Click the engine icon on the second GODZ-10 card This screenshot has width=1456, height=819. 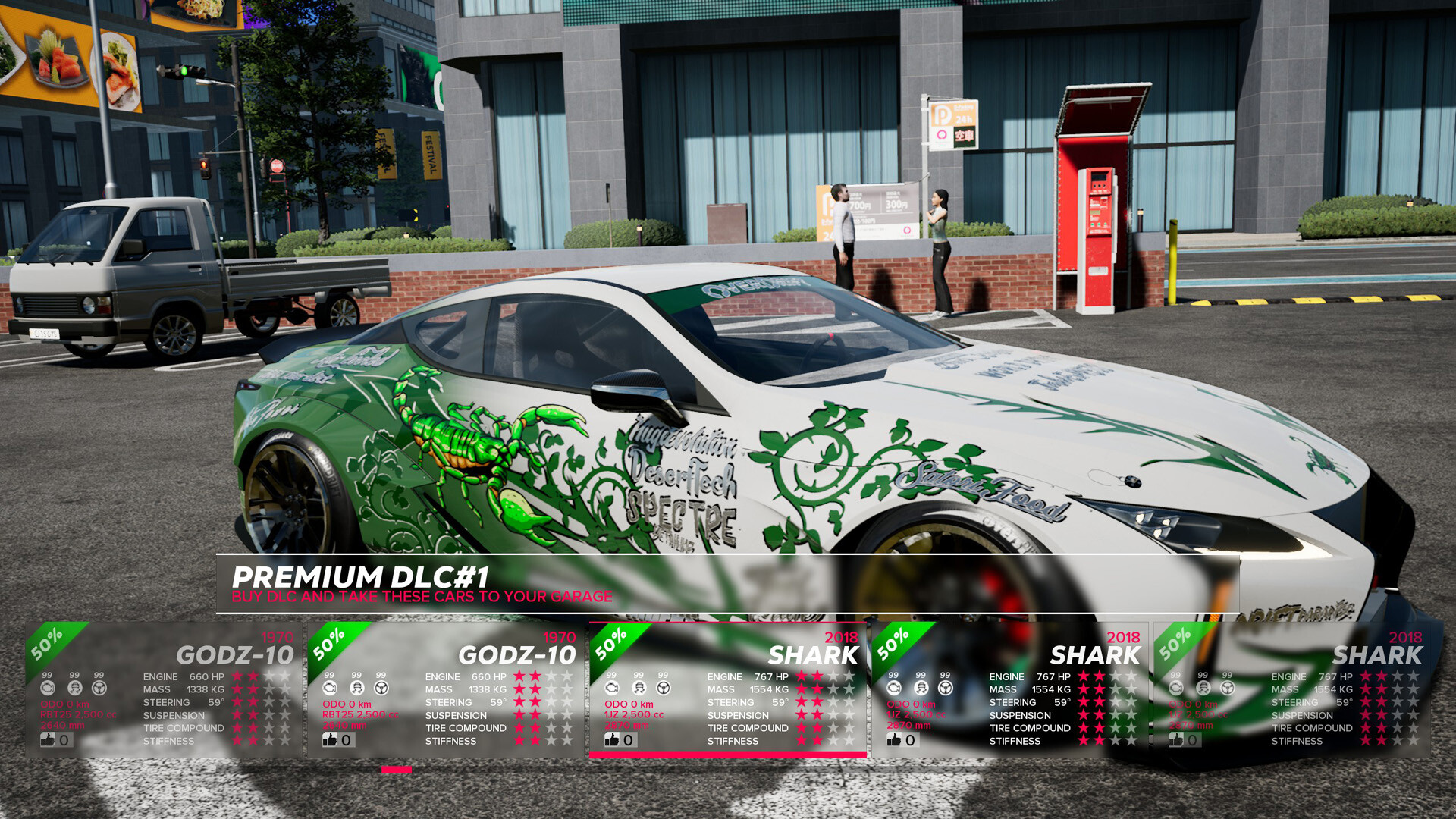pyautogui.click(x=329, y=689)
